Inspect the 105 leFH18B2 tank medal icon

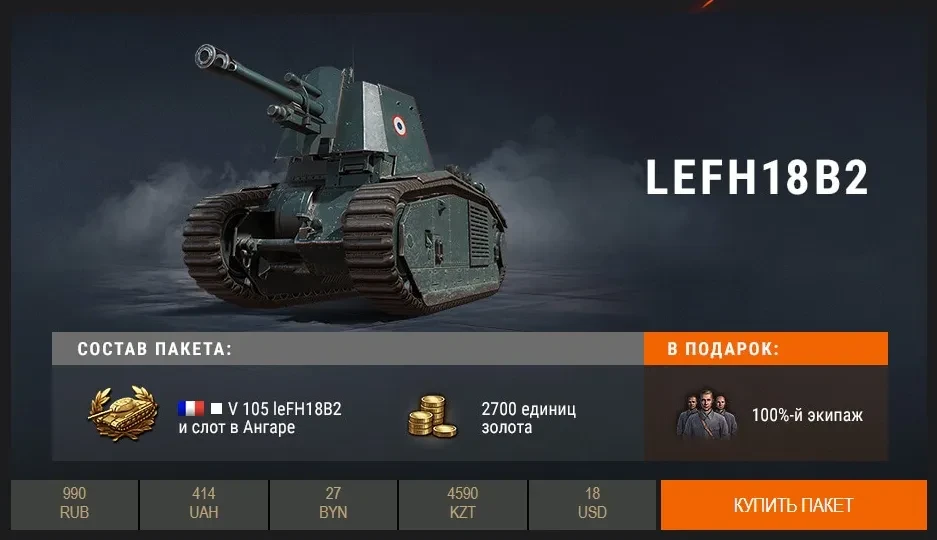click(x=121, y=414)
